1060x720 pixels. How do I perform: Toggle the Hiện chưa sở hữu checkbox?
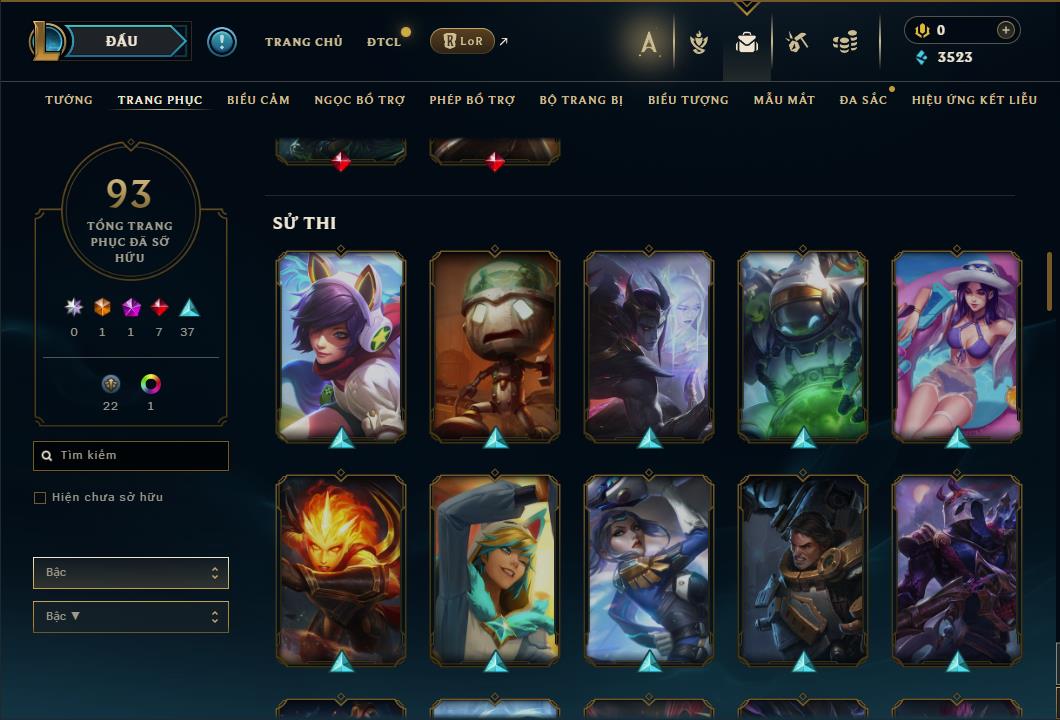[40, 498]
